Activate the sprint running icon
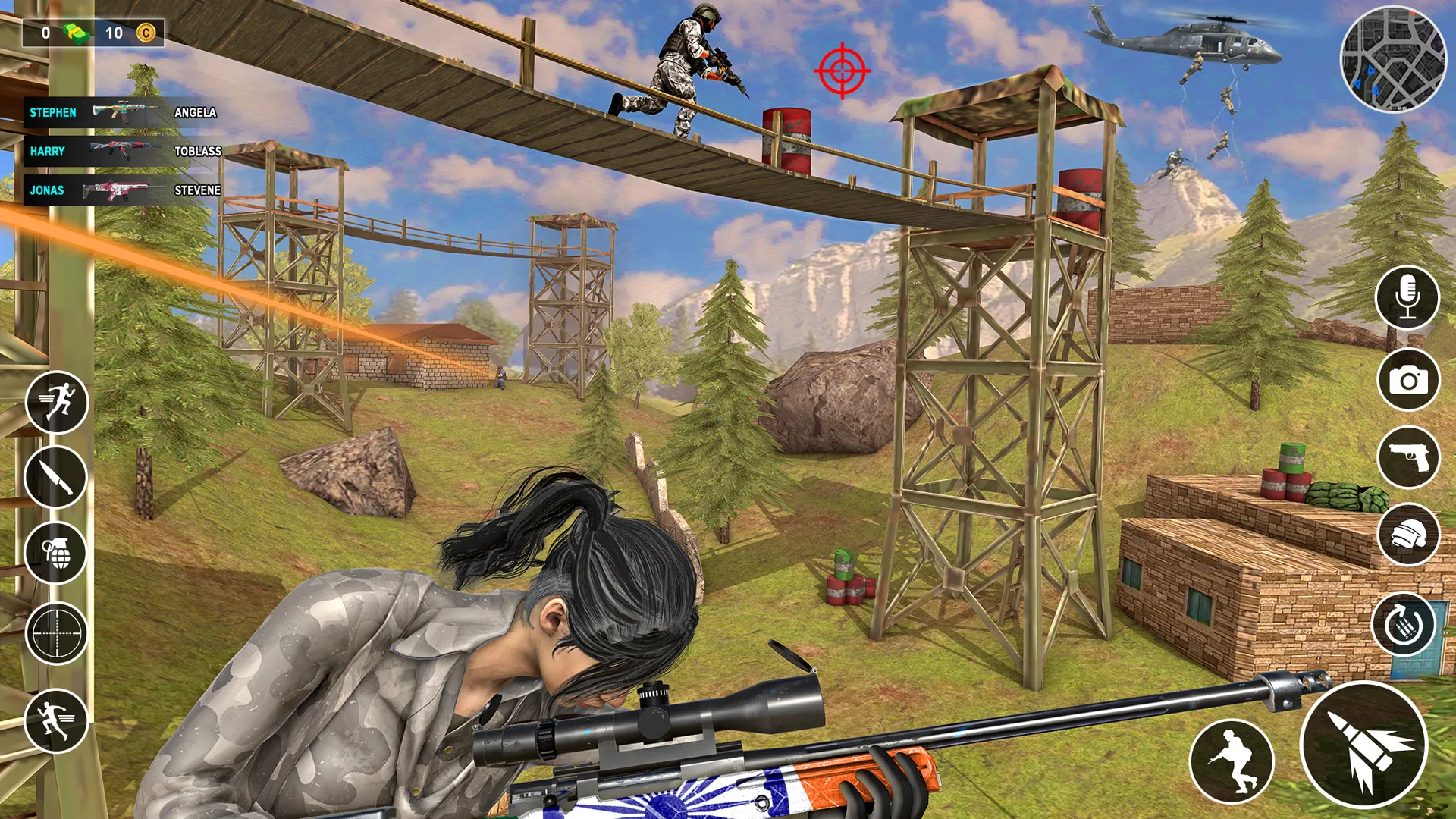The image size is (1456, 819). tap(57, 404)
